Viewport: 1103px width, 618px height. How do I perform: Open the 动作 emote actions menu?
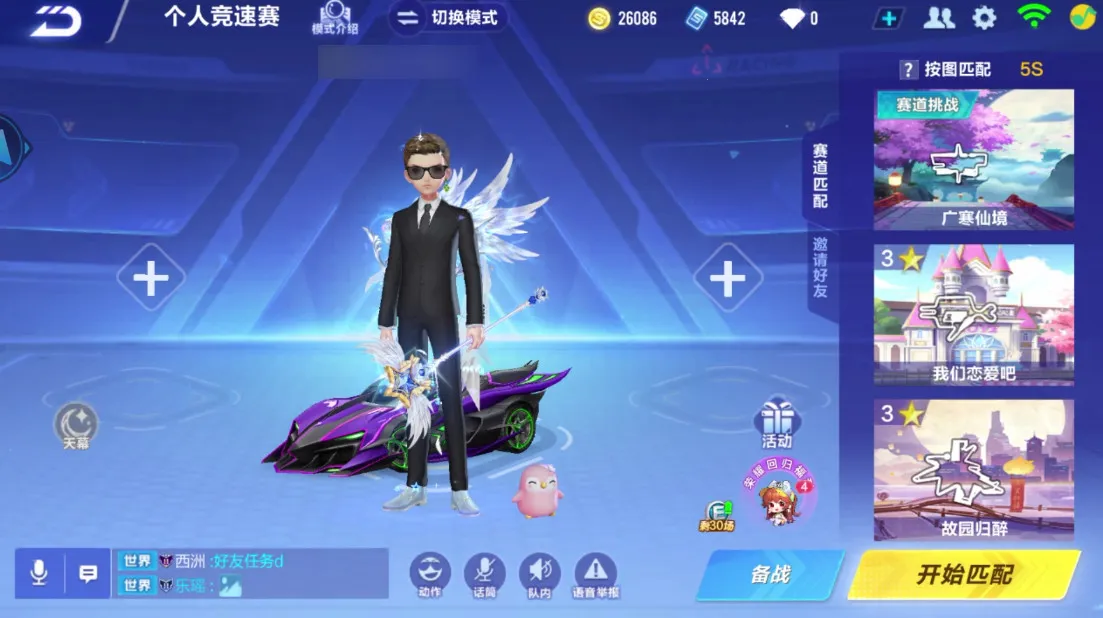pyautogui.click(x=430, y=573)
